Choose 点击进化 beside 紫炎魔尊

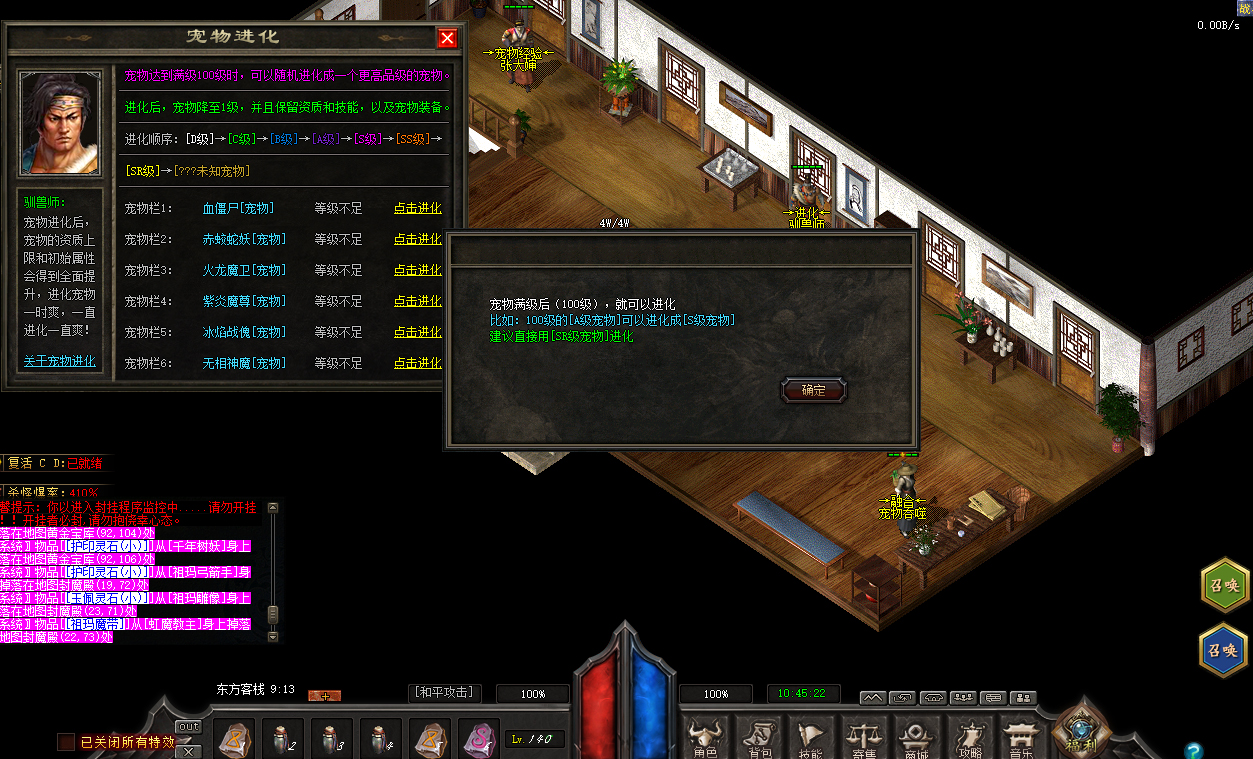(417, 301)
